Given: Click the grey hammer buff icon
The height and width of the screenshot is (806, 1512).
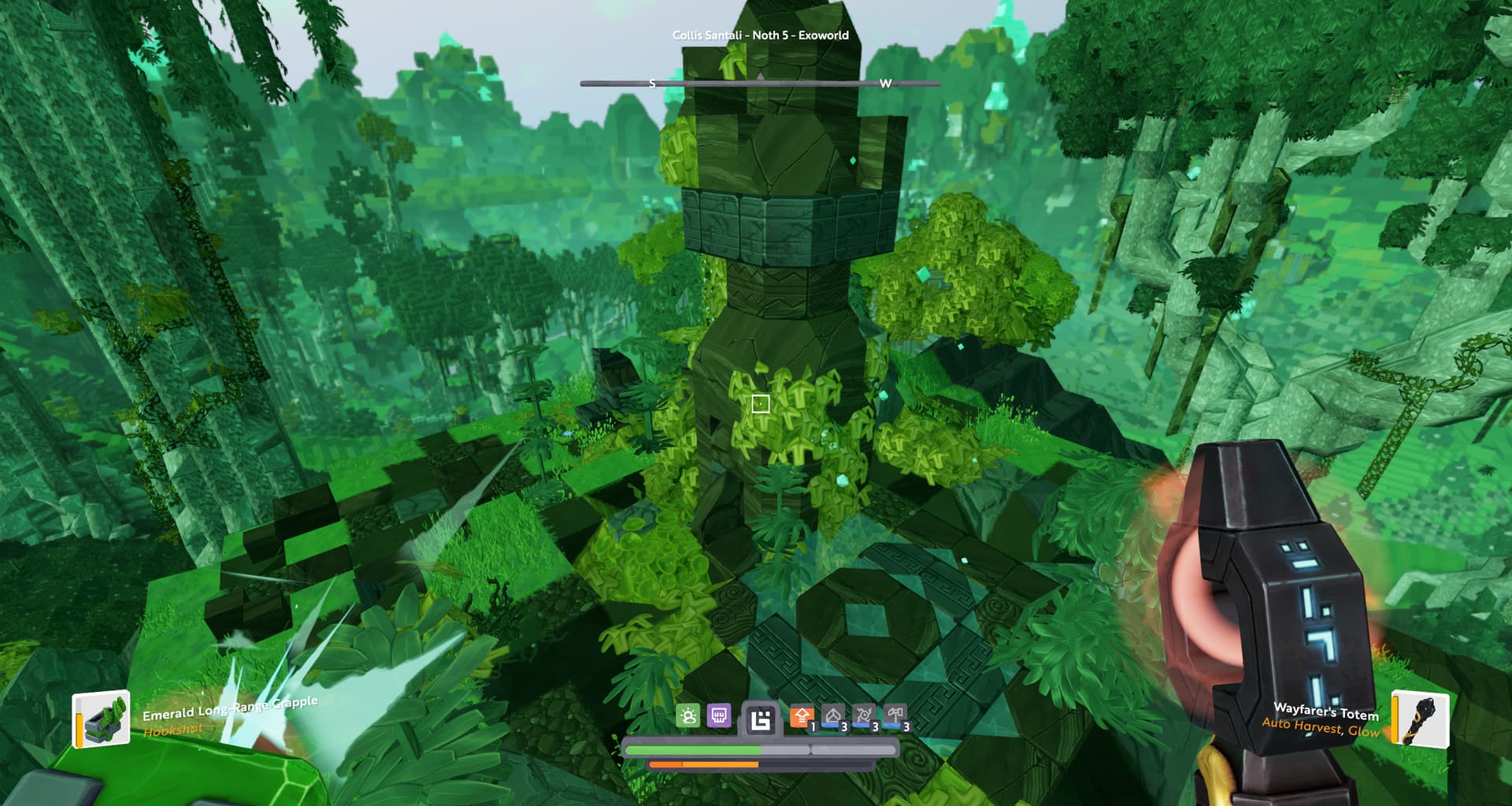Looking at the screenshot, I should click(895, 717).
